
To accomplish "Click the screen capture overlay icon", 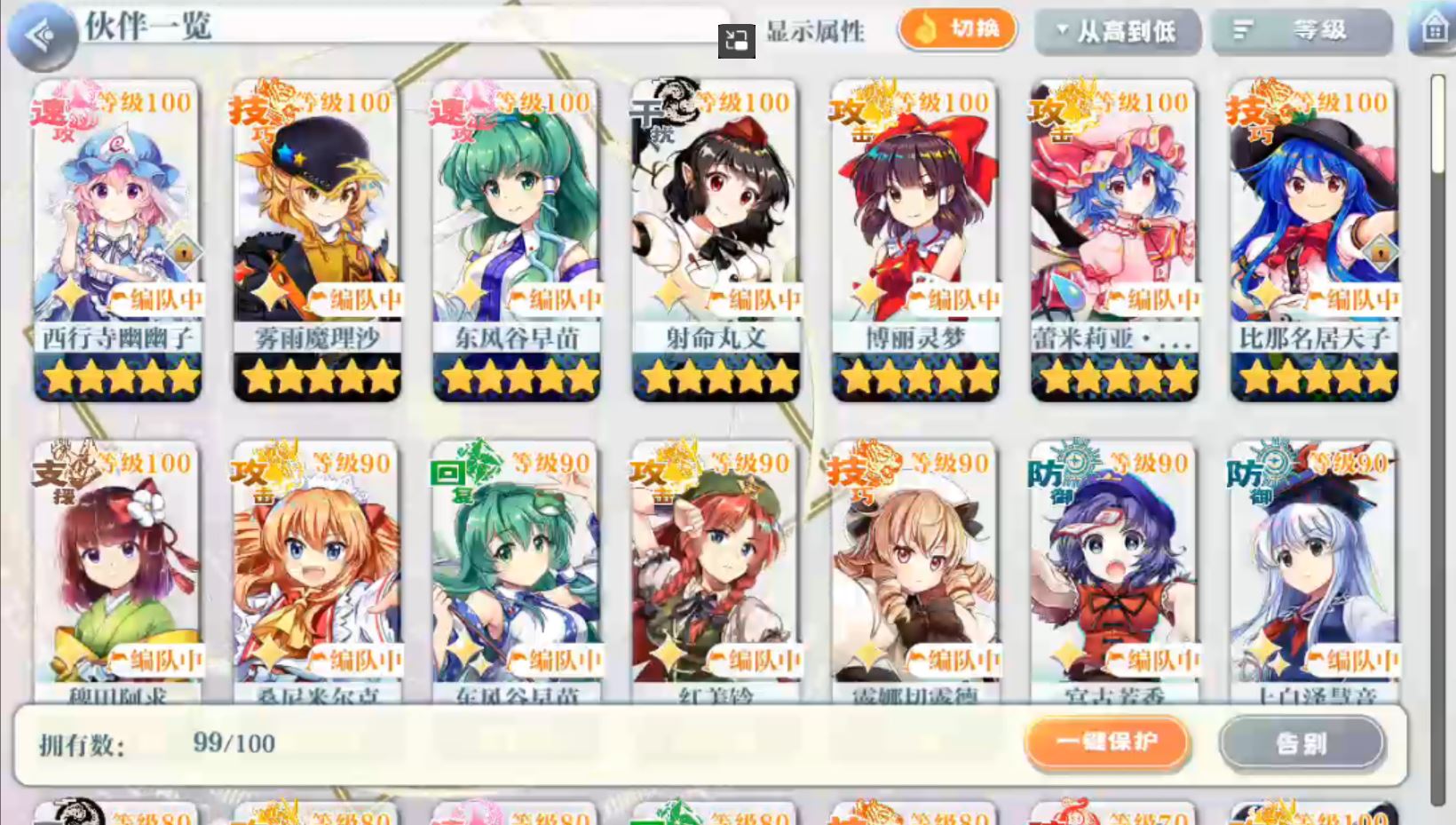I will [736, 41].
